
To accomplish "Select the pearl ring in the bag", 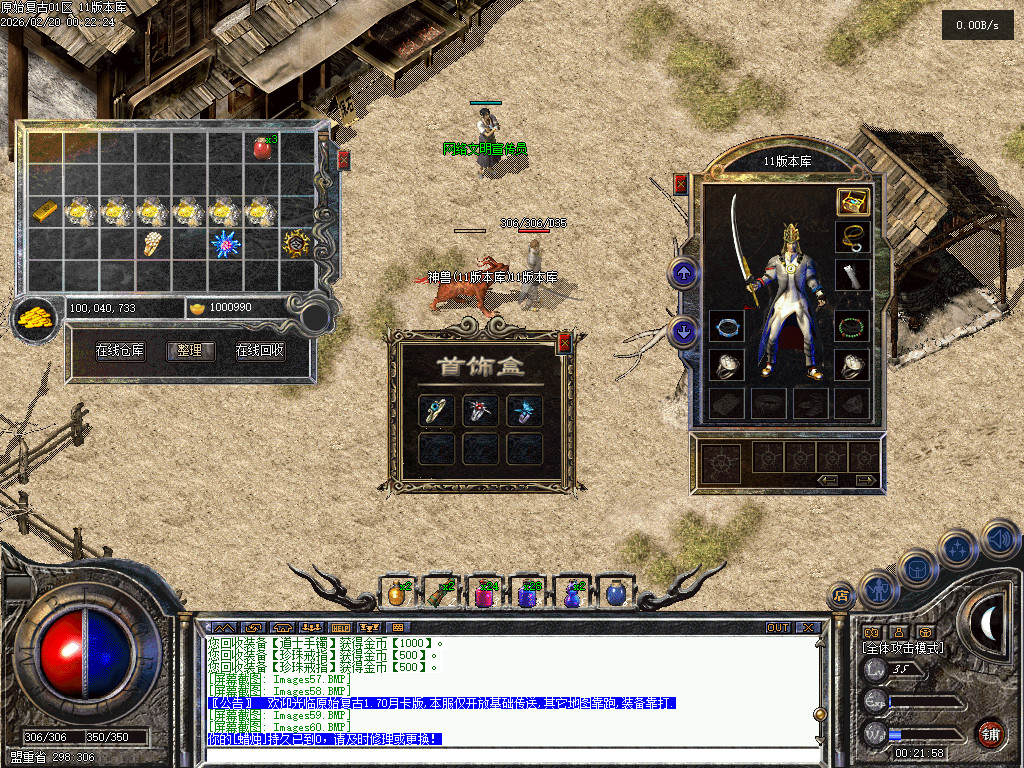I will [150, 243].
